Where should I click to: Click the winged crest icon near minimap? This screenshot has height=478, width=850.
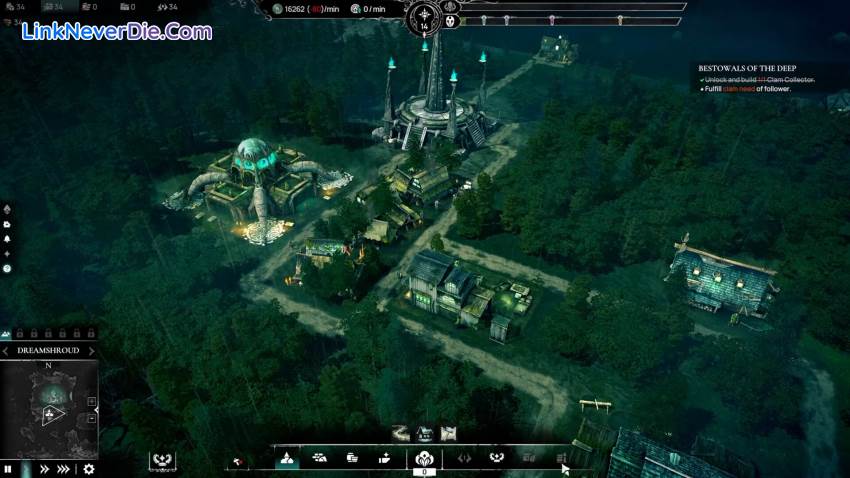162,460
